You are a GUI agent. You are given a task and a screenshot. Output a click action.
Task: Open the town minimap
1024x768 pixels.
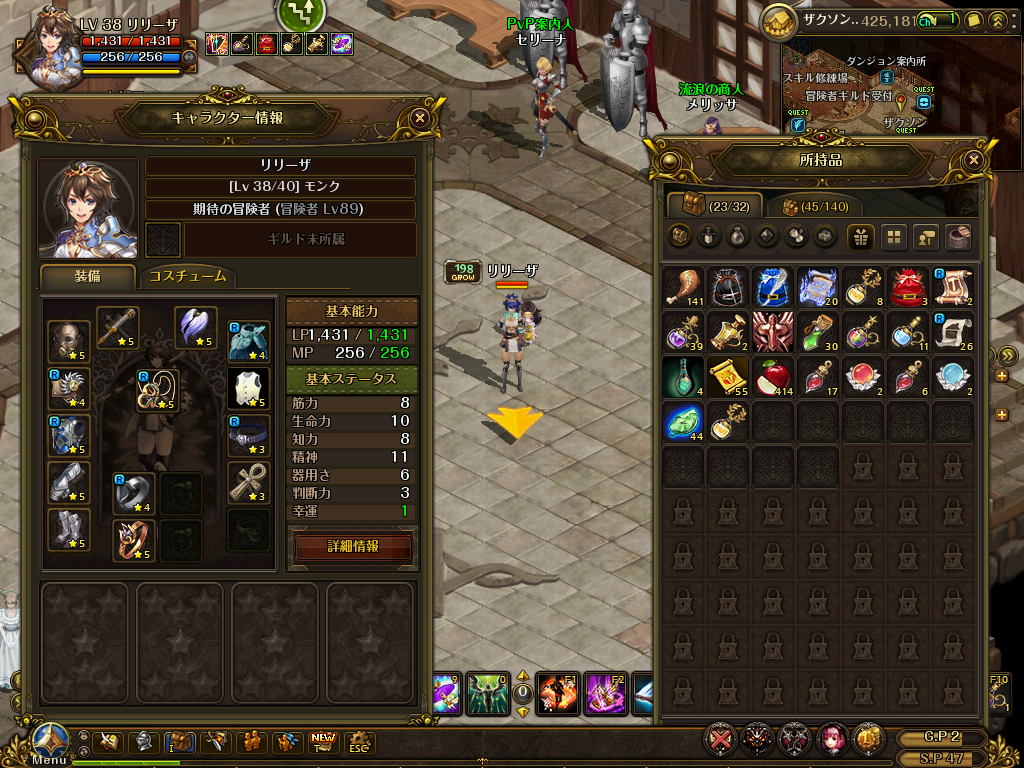pyautogui.click(x=880, y=95)
